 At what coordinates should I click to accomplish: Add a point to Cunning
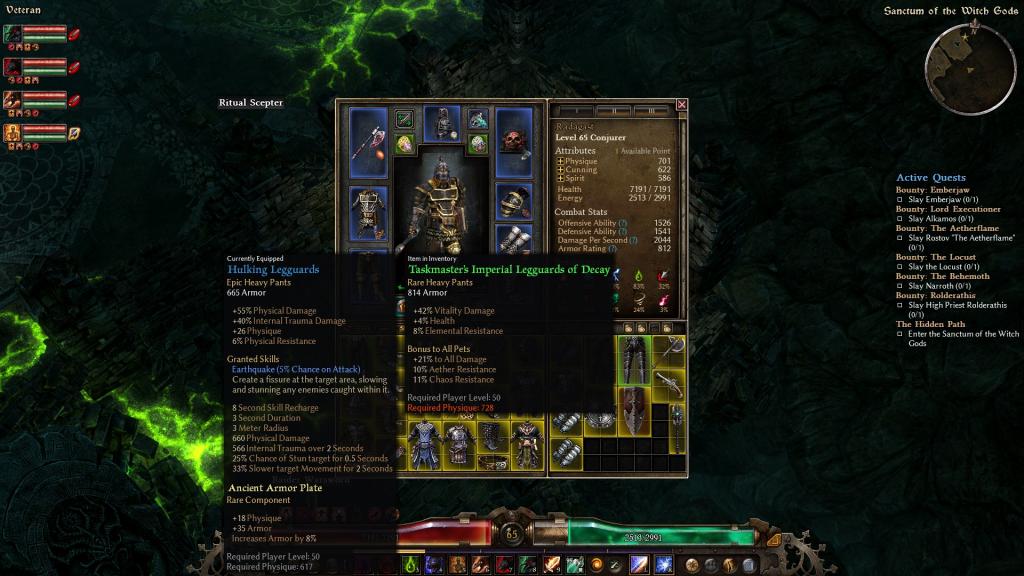point(561,170)
